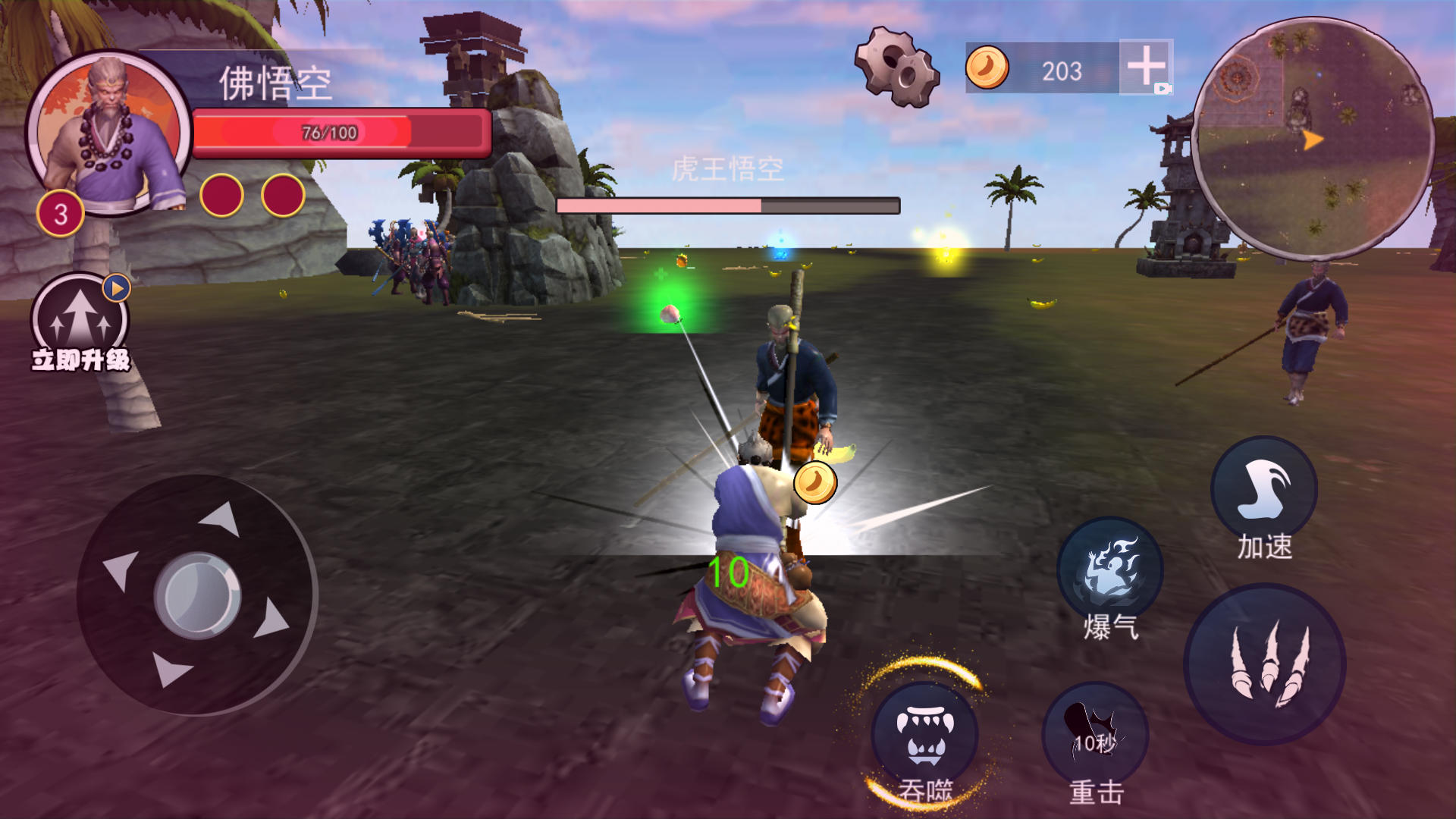The image size is (1456, 819).
Task: Add more banana coins with plus button
Action: (1146, 67)
